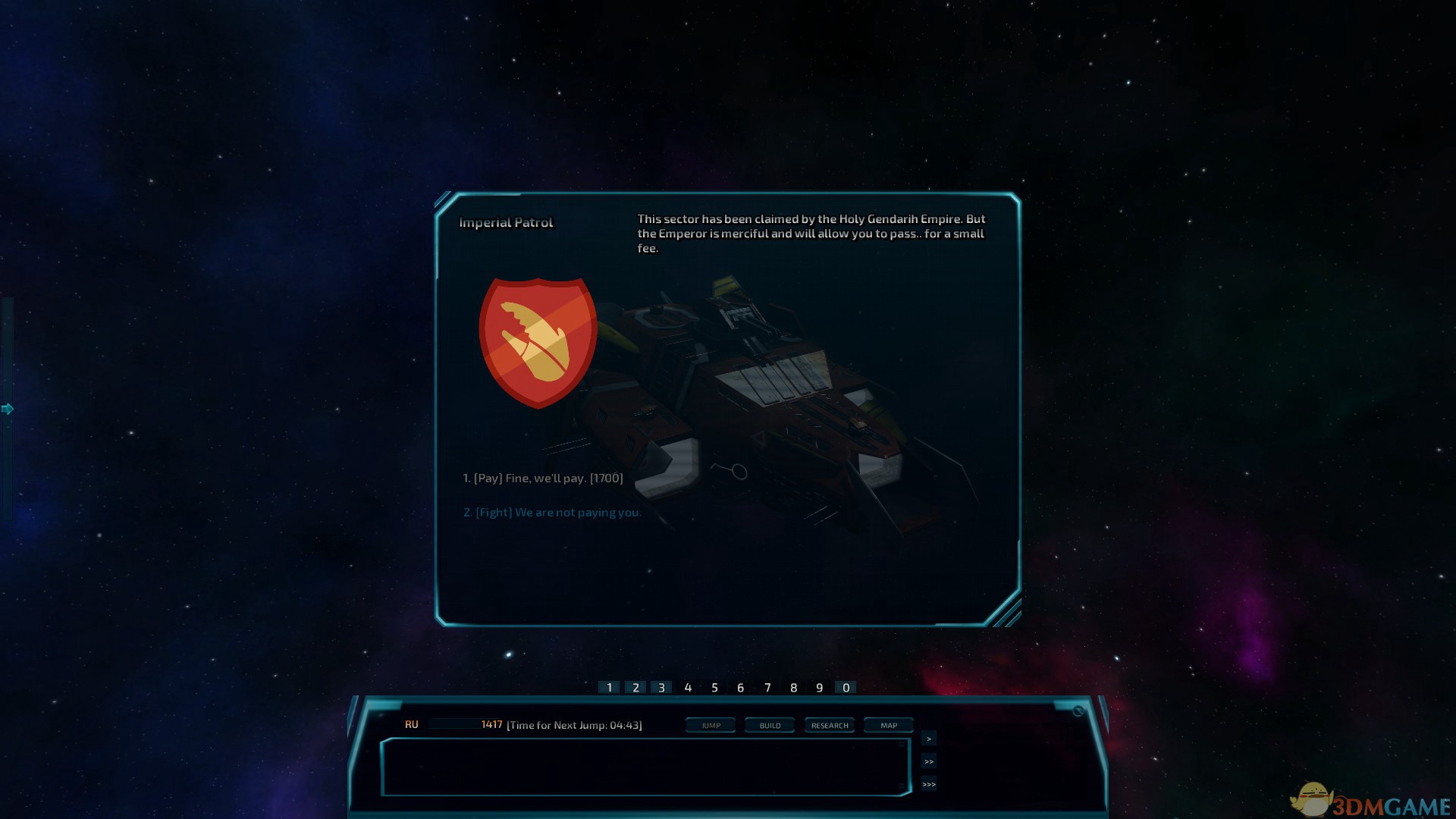
Task: Click the fastest-speed ">>>" control
Action: 928,784
